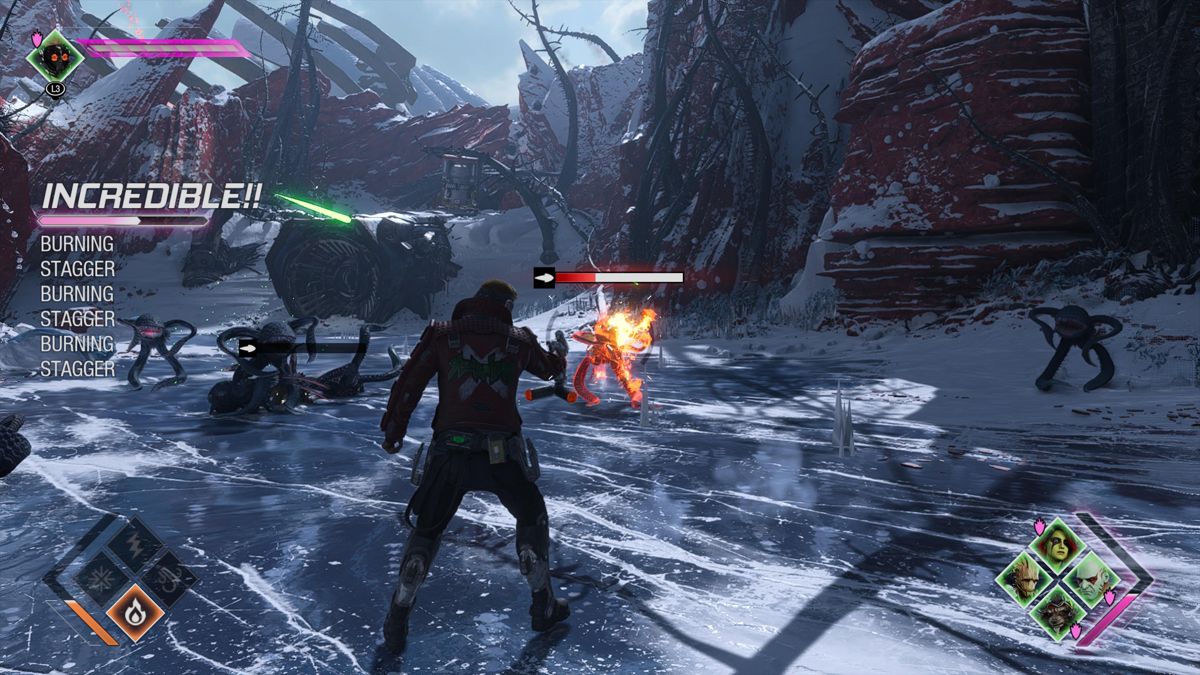
Task: Select Gamora's portrait
Action: click(x=1056, y=546)
